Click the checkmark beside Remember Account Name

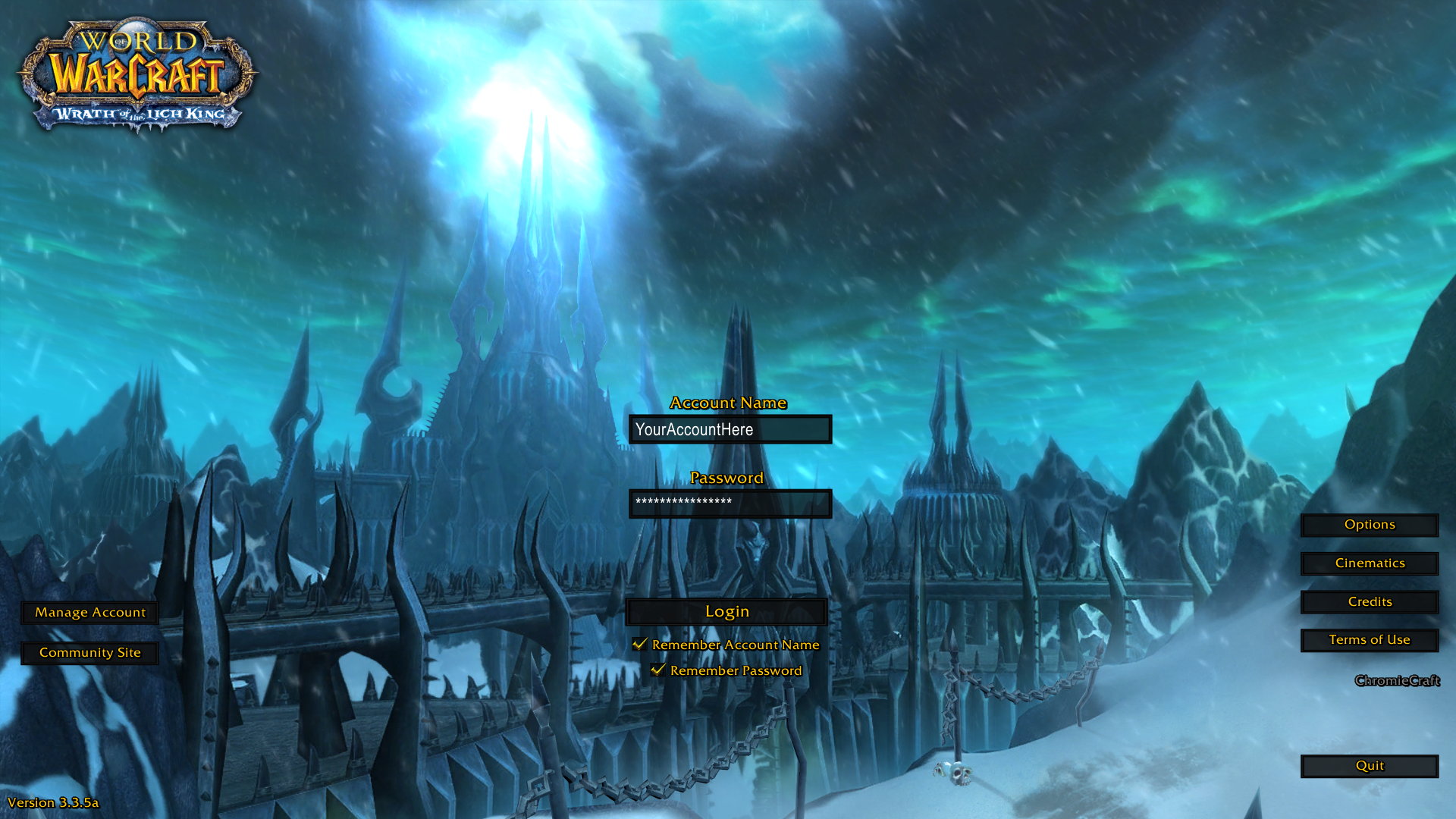pos(639,643)
